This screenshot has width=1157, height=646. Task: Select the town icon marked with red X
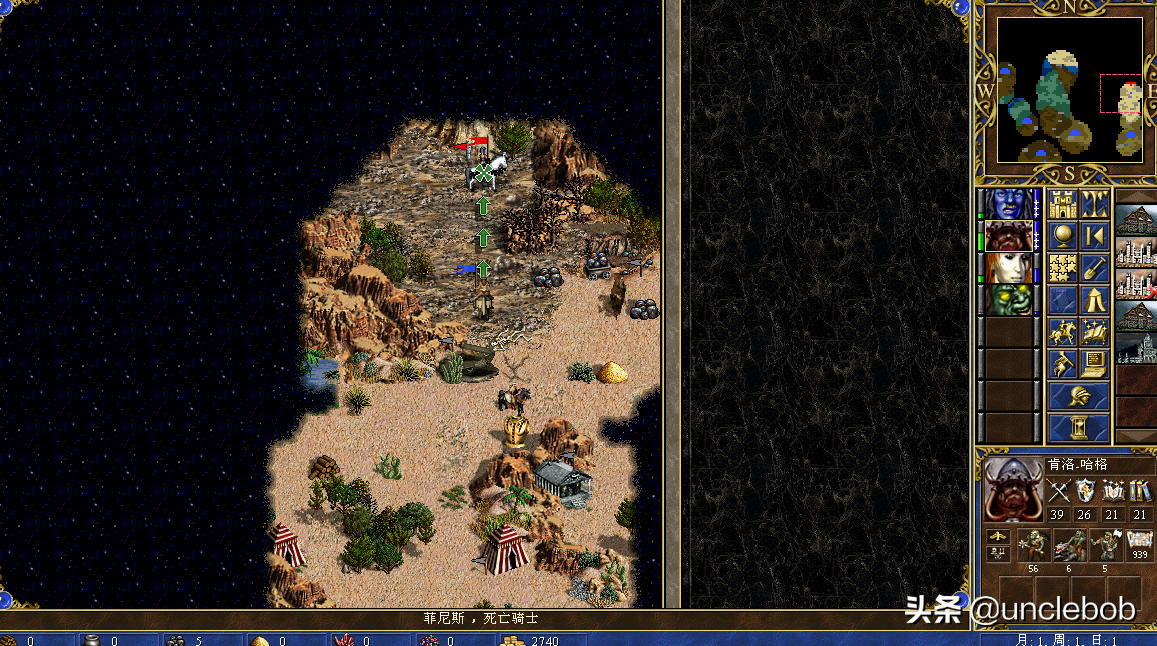tap(1137, 284)
